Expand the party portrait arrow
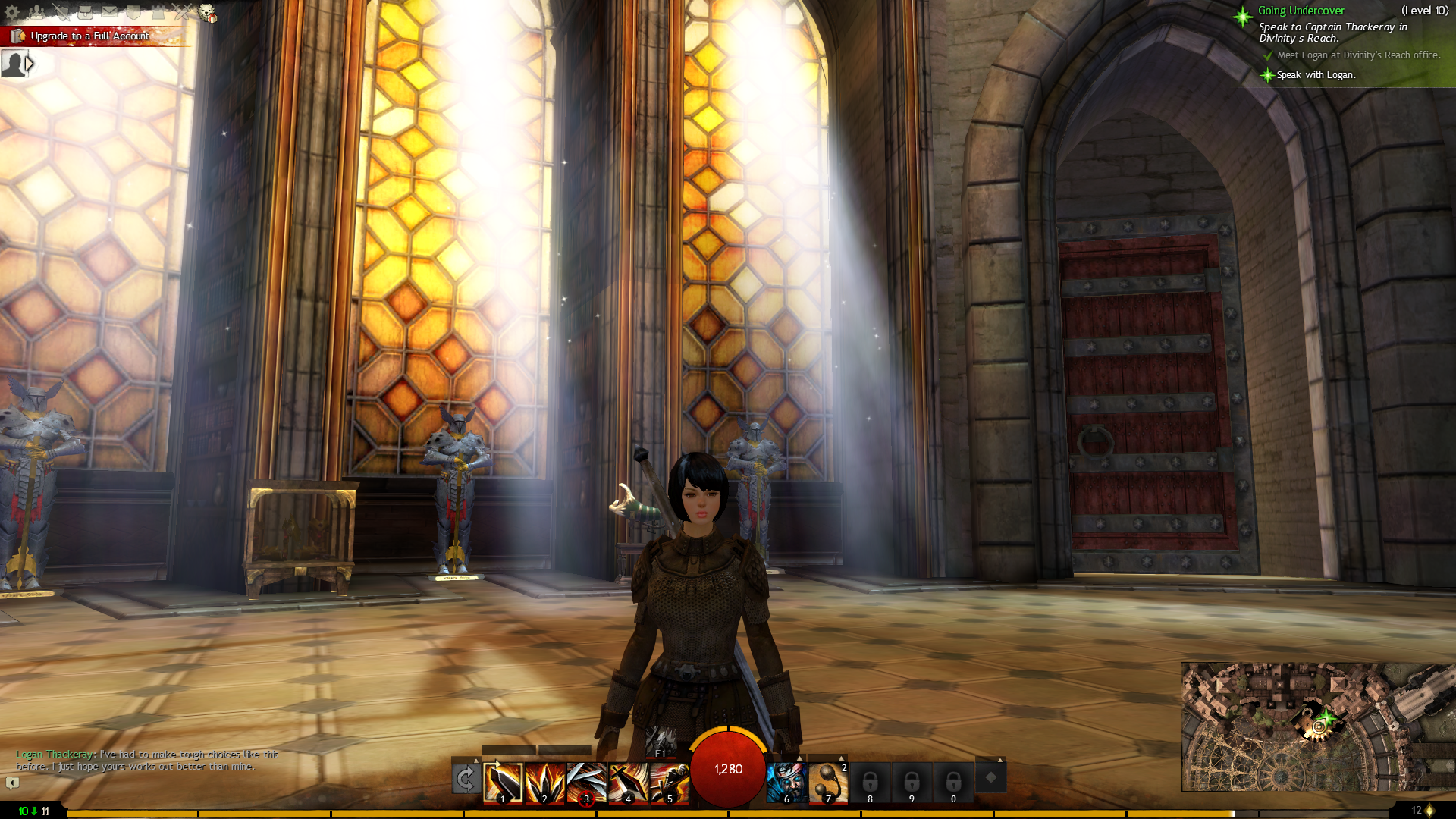This screenshot has width=1456, height=819. pos(30,64)
